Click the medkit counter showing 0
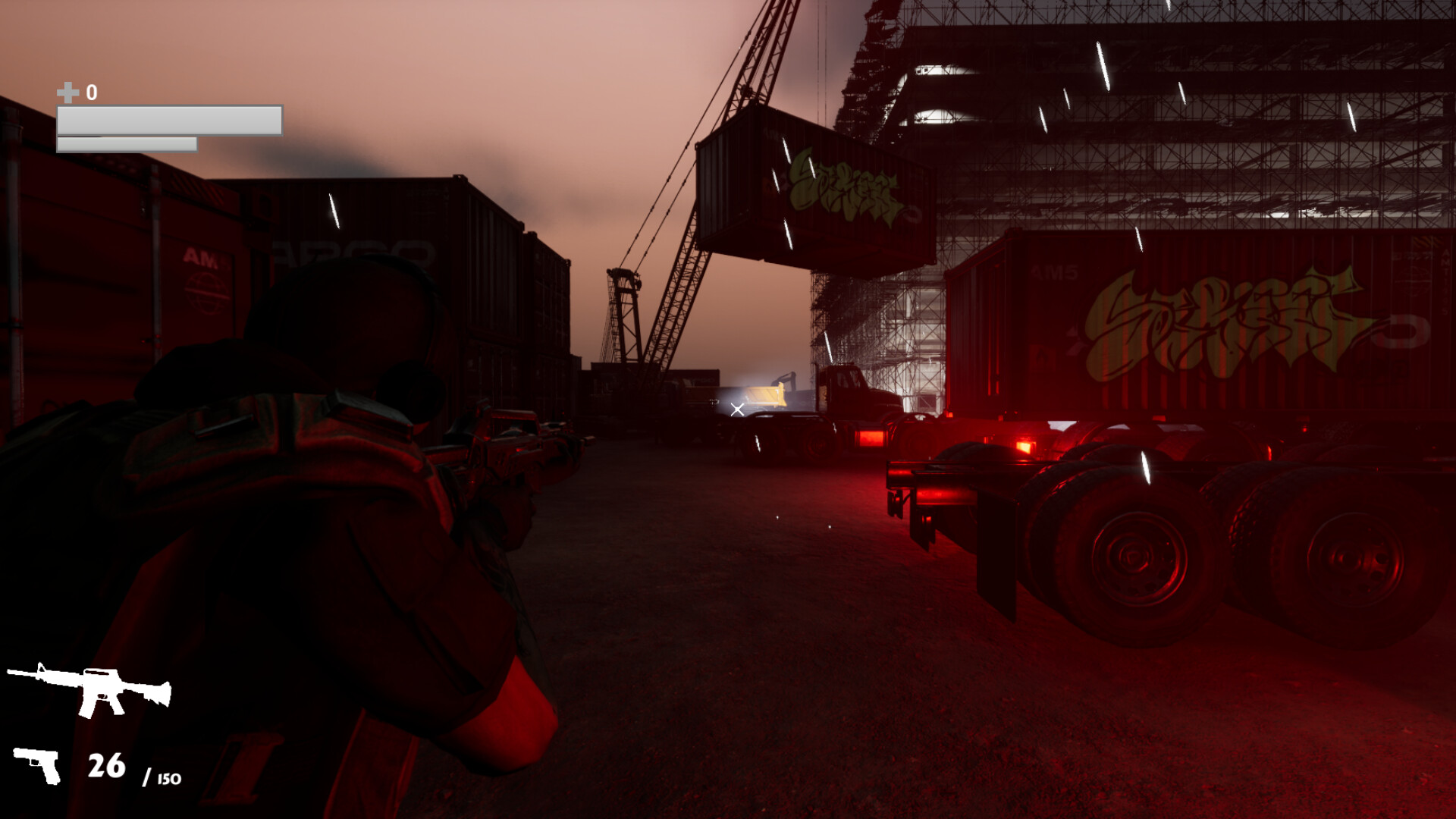This screenshot has height=819, width=1456. tap(92, 93)
